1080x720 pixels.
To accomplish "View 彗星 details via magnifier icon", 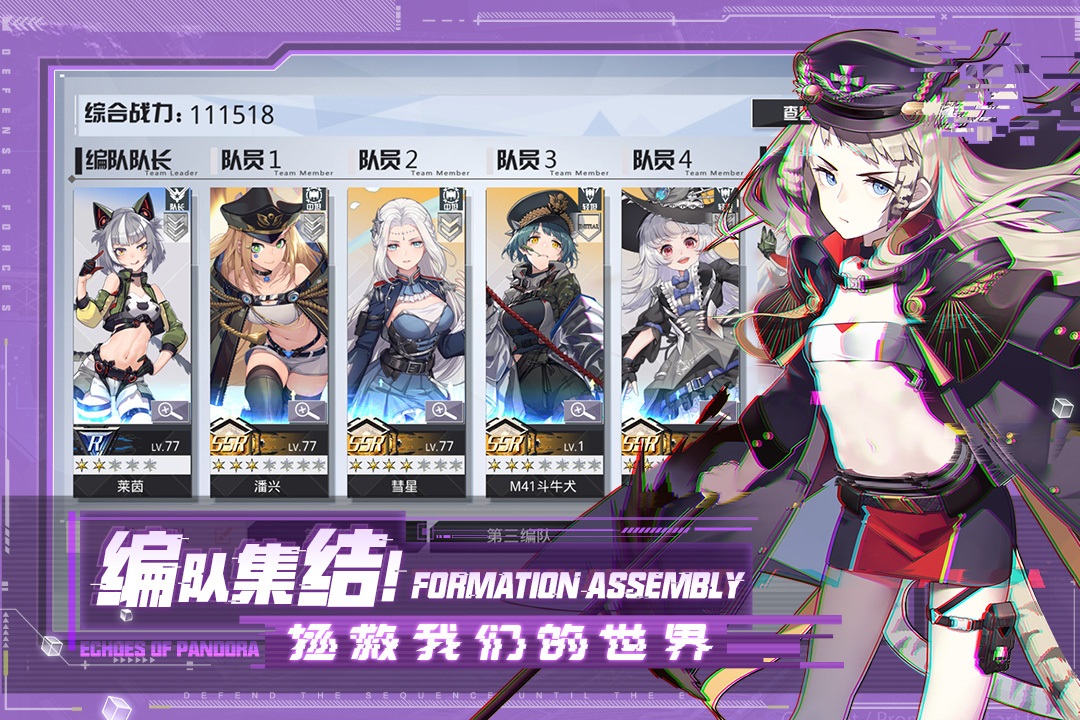I will 445,410.
